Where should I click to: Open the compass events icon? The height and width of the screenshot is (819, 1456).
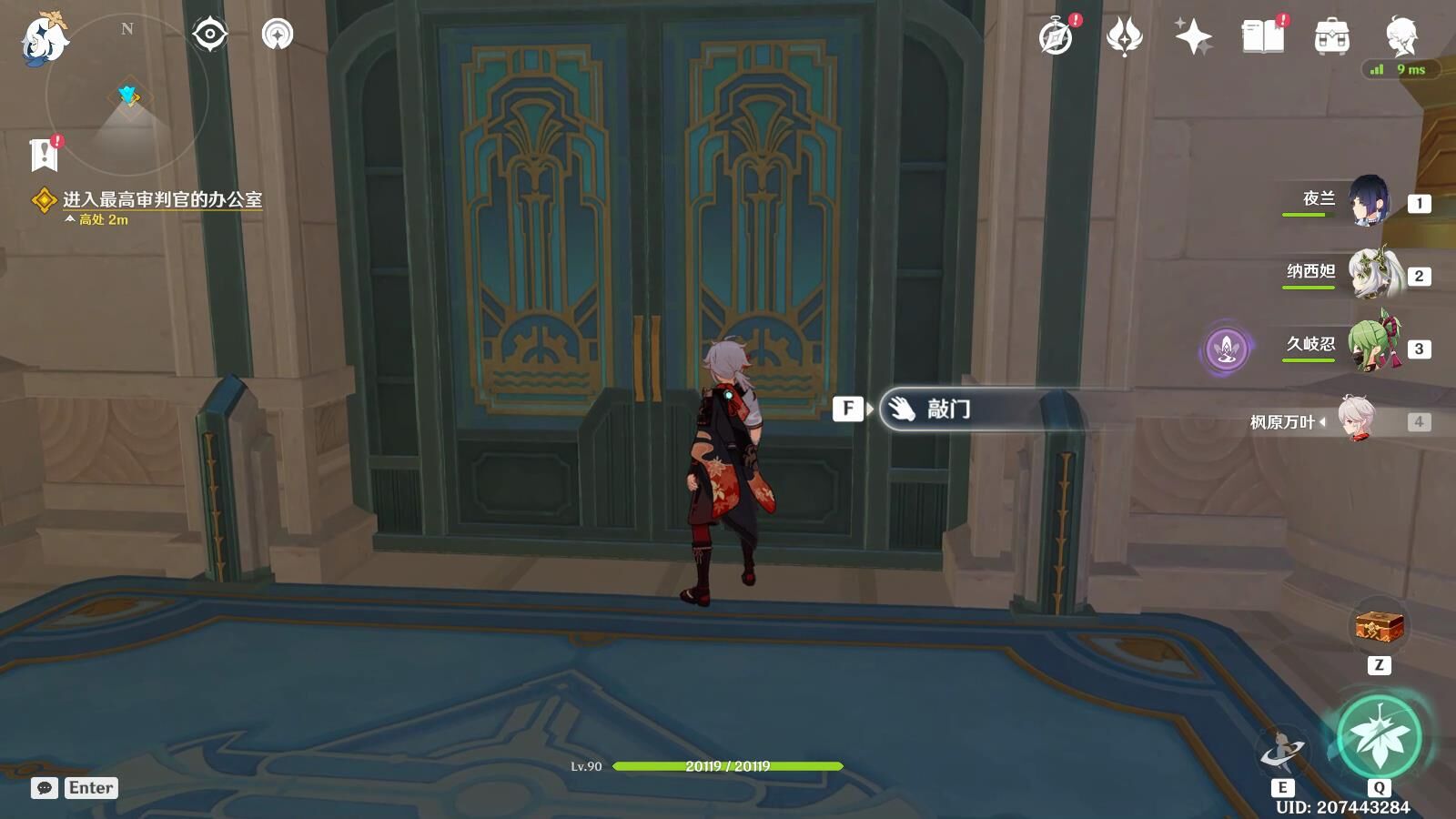coord(1057,37)
